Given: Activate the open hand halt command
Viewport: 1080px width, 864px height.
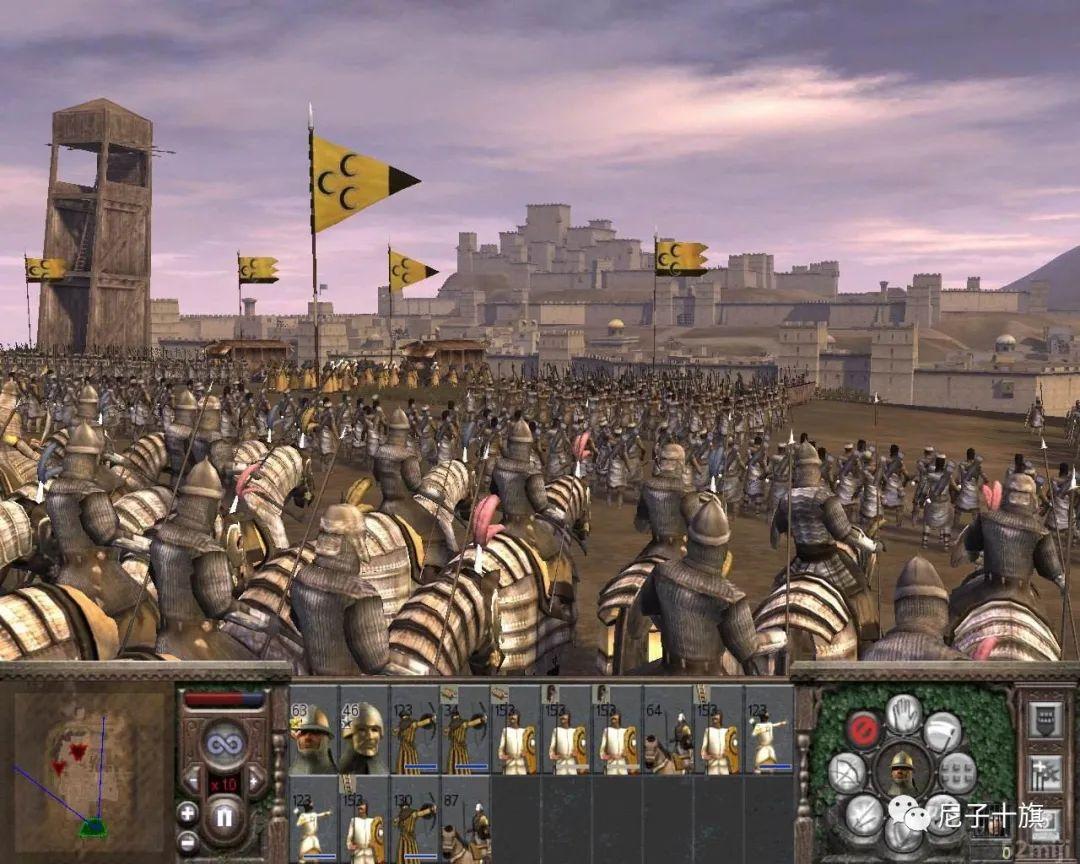Looking at the screenshot, I should coord(904,712).
